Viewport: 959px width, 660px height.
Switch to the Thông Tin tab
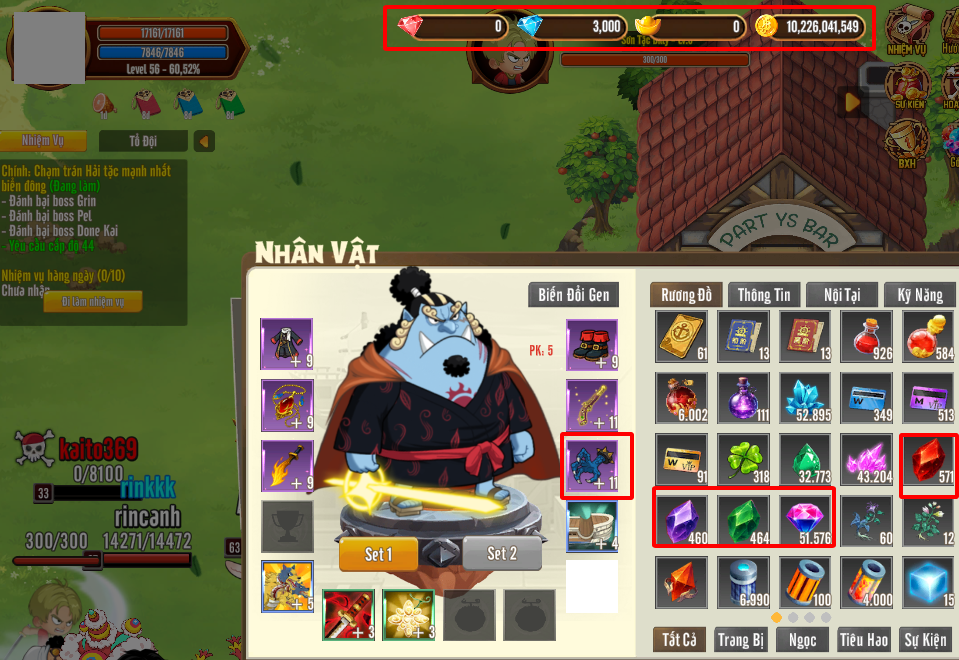[763, 295]
